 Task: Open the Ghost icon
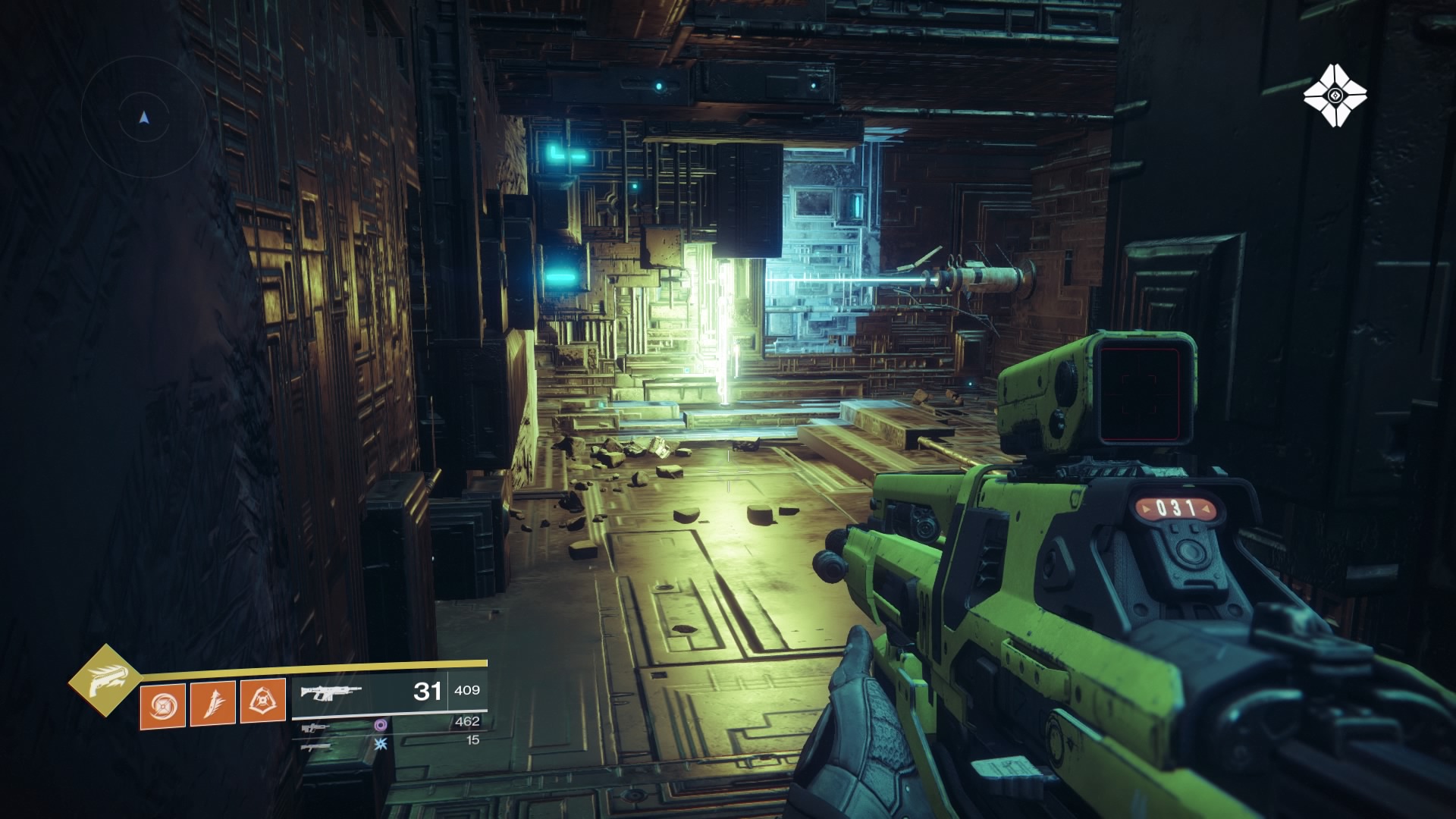1335,96
